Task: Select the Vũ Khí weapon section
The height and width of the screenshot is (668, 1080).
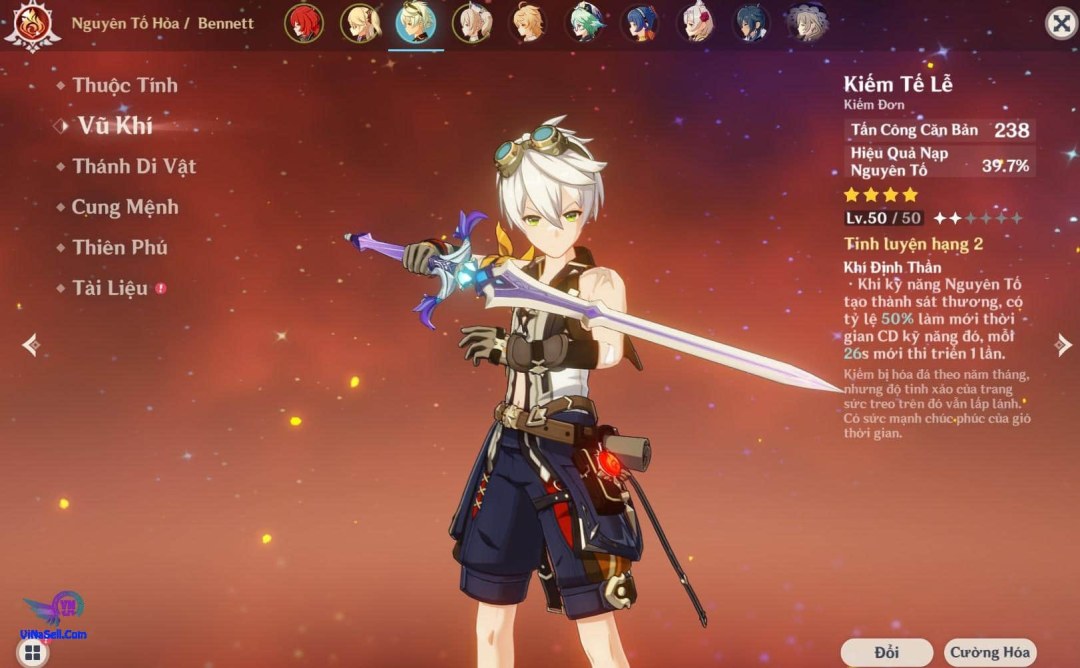Action: tap(115, 126)
